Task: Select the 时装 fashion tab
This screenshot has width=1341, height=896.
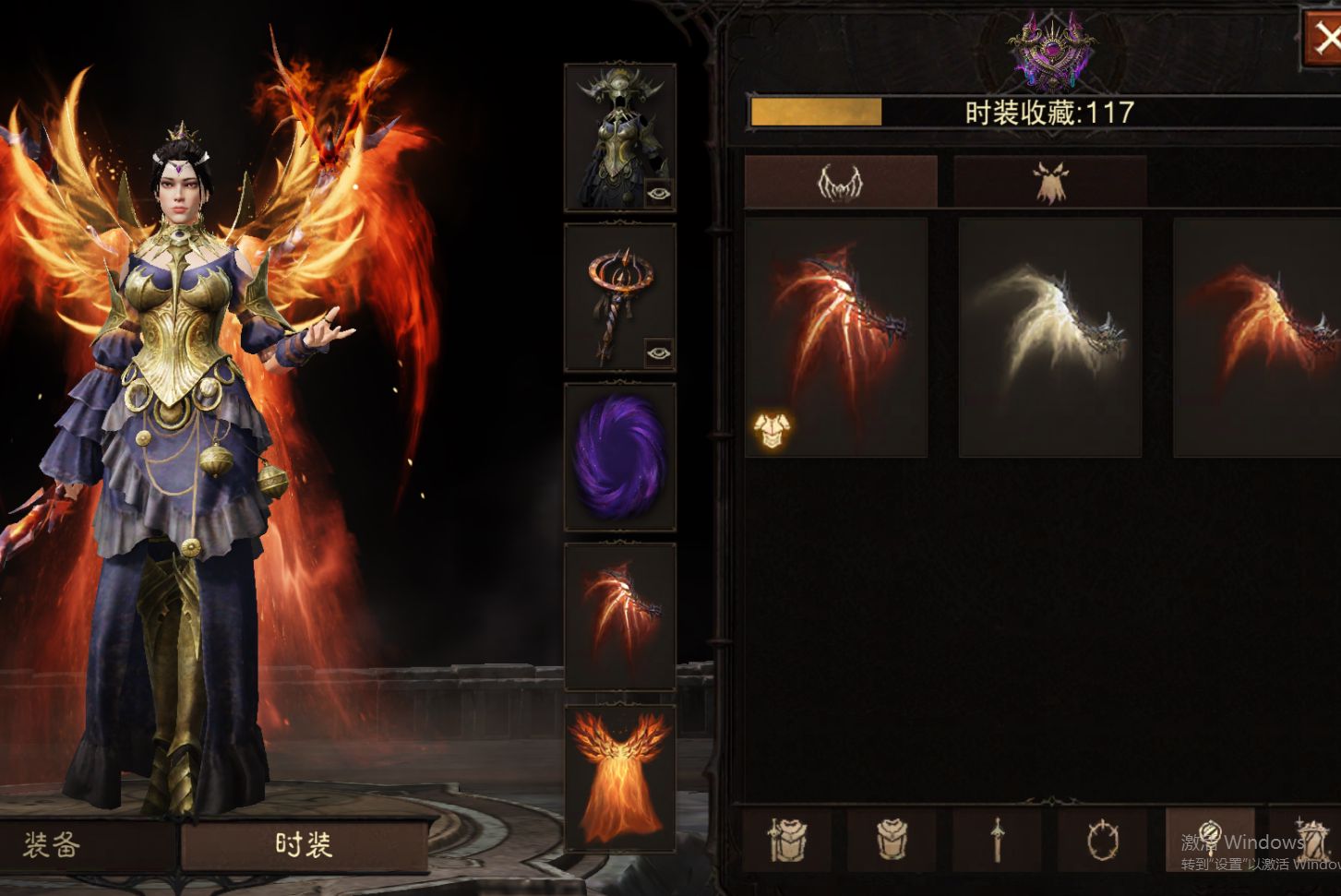Action: pos(304,843)
